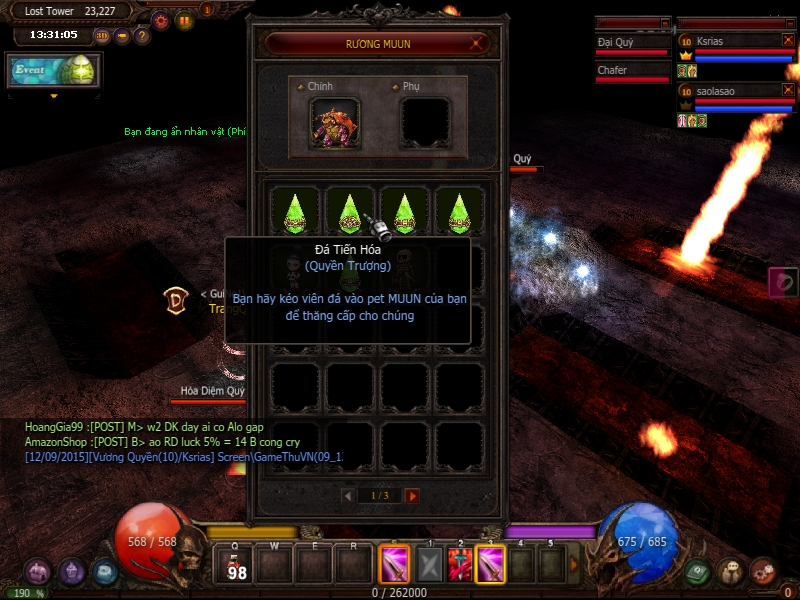Go to the previous Muun inventory page
Screen dimensions: 800x600
pos(348,496)
